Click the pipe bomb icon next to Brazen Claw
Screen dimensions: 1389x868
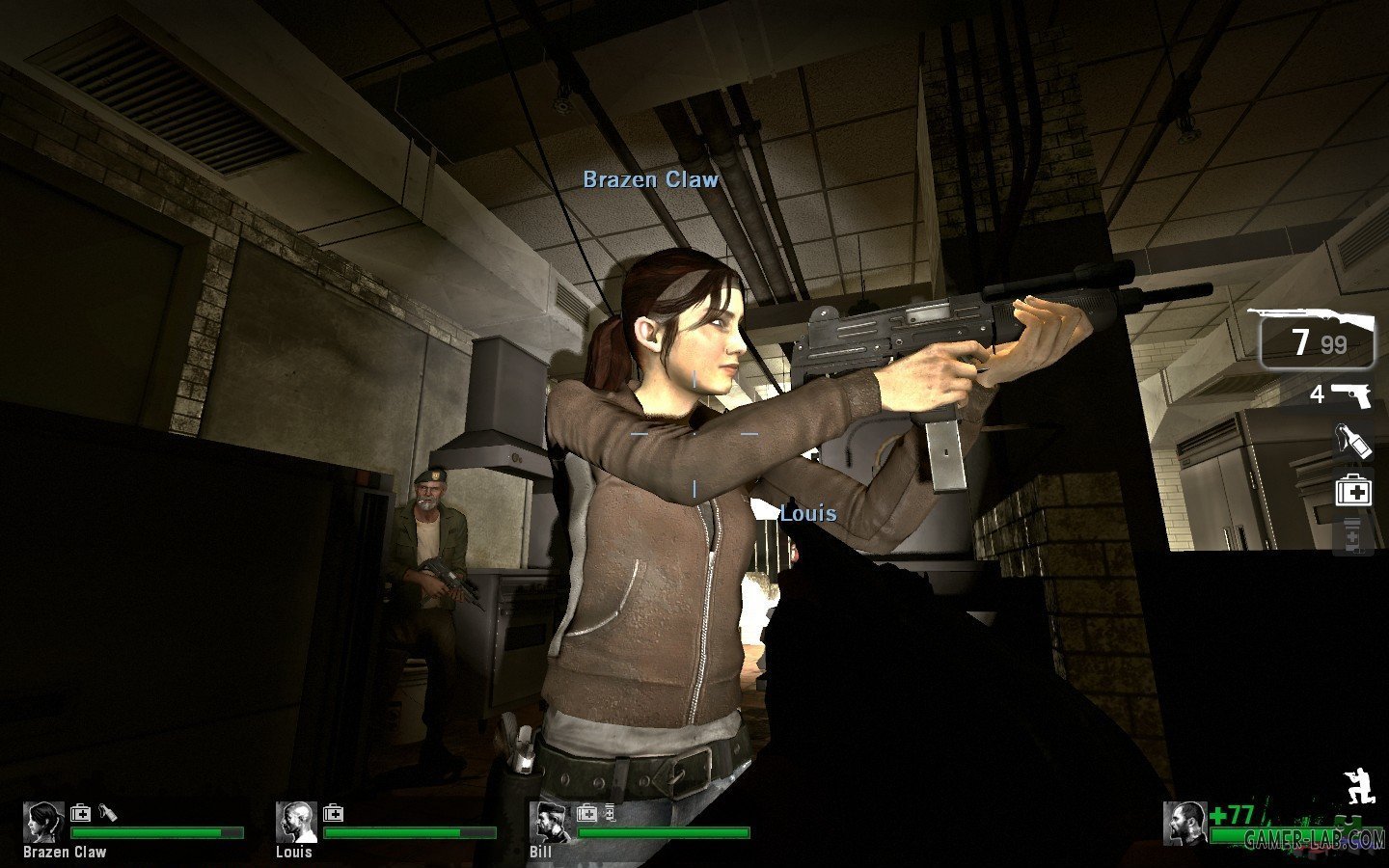[x=108, y=813]
